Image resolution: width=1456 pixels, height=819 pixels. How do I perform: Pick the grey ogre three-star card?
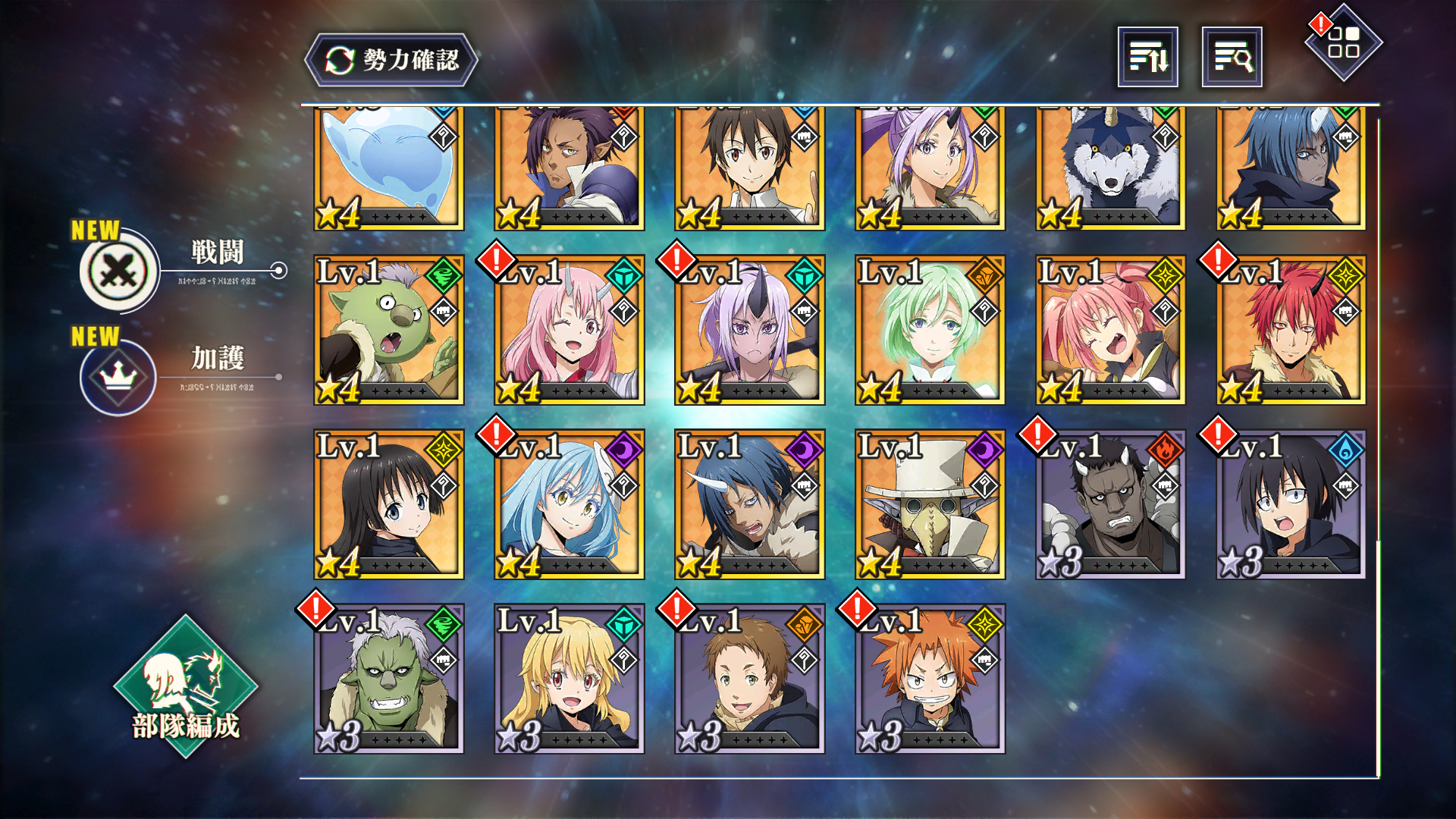(x=1110, y=504)
